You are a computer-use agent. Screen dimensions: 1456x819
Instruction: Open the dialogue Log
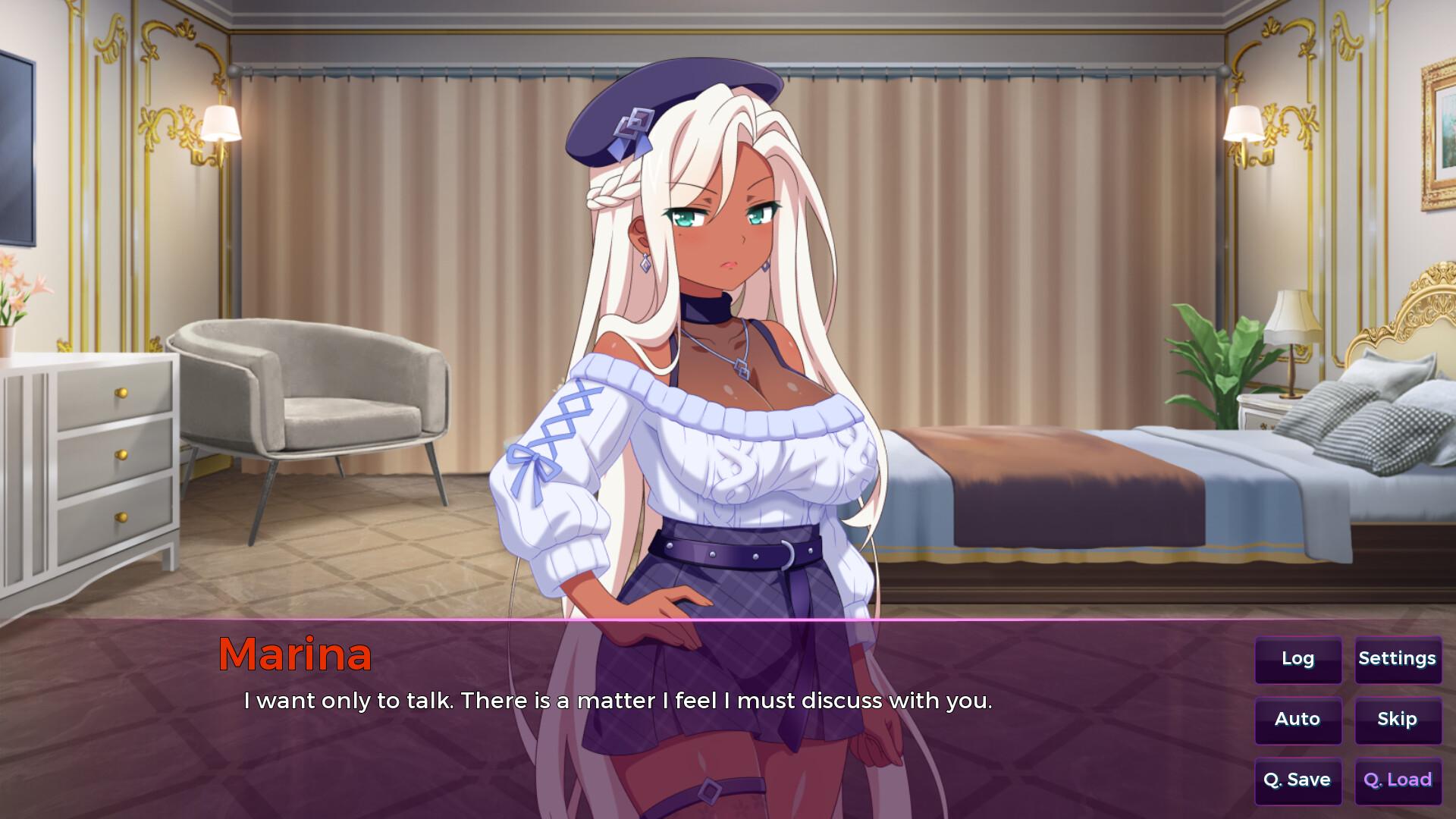click(1298, 659)
